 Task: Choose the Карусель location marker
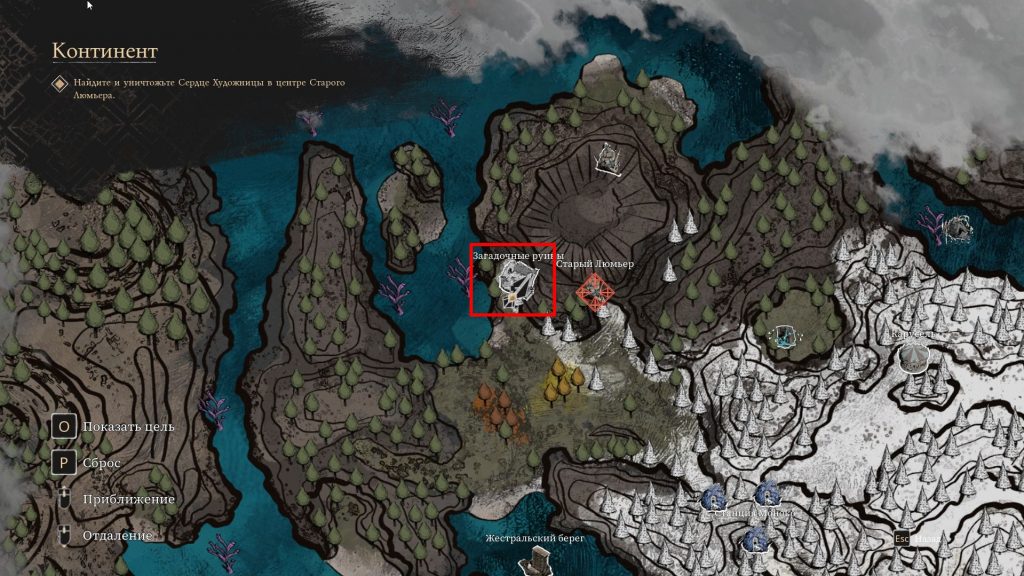pyautogui.click(x=914, y=354)
